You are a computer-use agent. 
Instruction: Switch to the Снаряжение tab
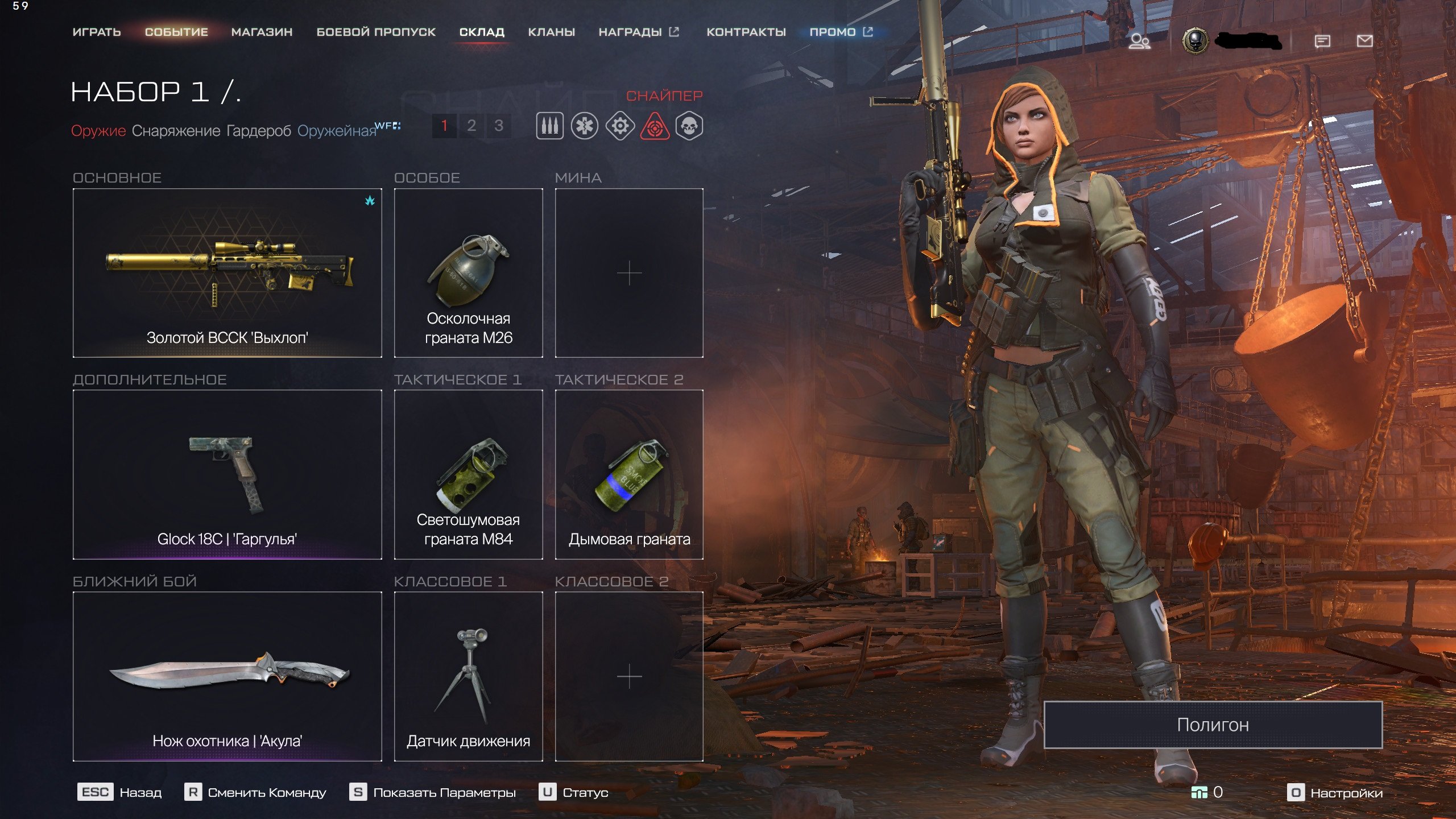click(x=176, y=131)
